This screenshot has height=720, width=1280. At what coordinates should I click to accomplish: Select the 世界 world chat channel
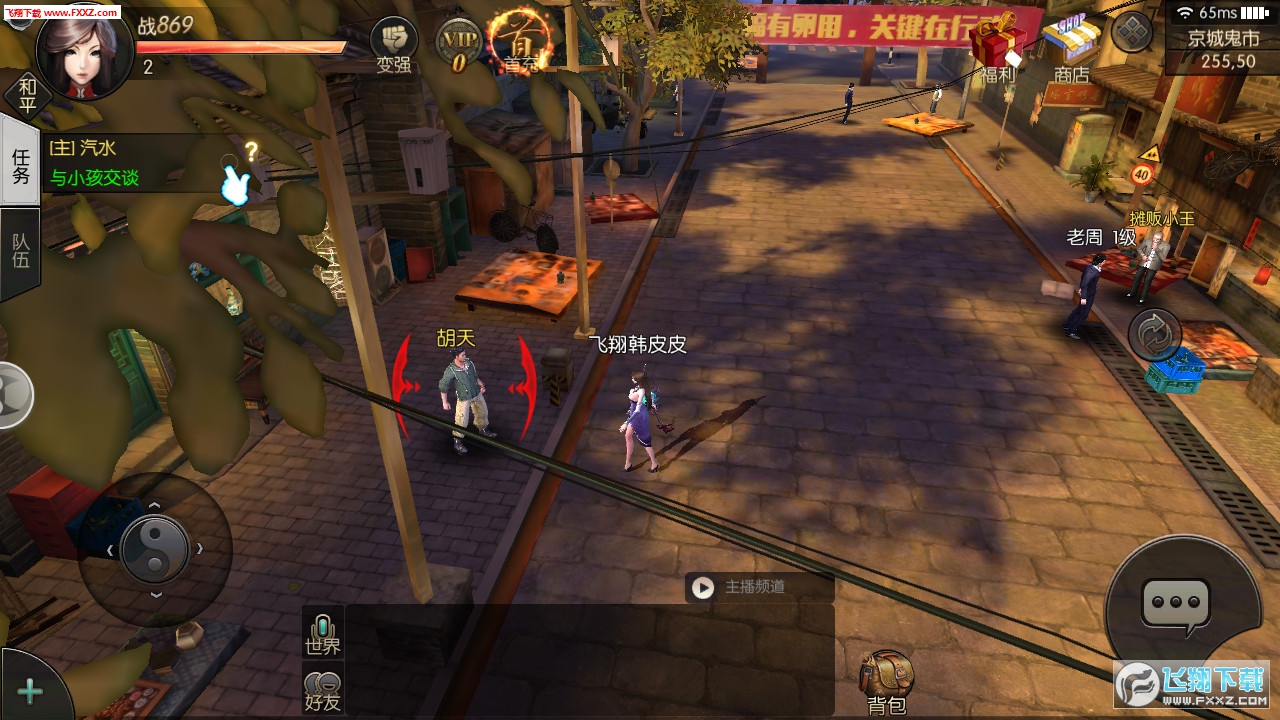pyautogui.click(x=323, y=634)
